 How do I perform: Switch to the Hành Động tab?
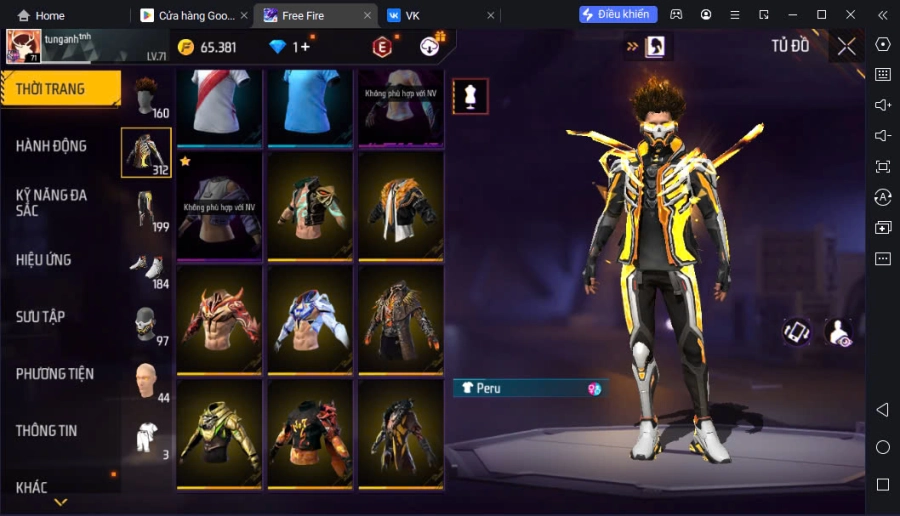(51, 146)
